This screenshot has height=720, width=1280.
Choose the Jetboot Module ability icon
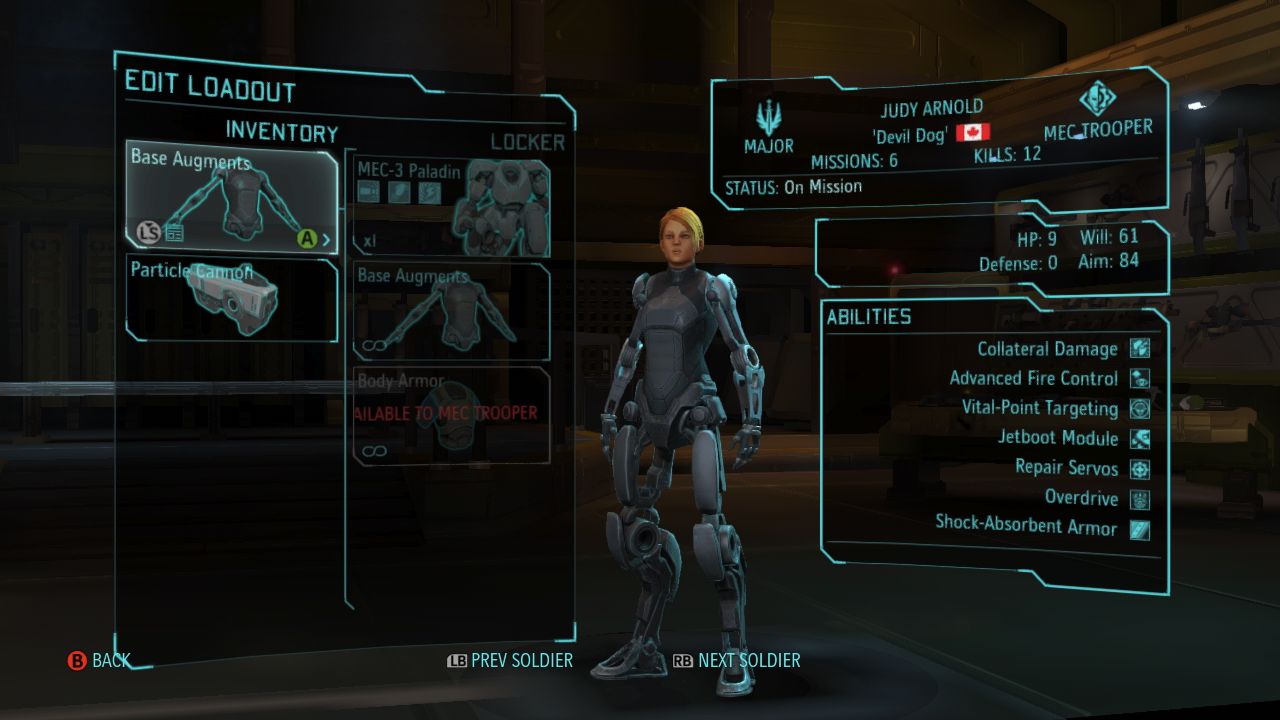click(x=1140, y=438)
